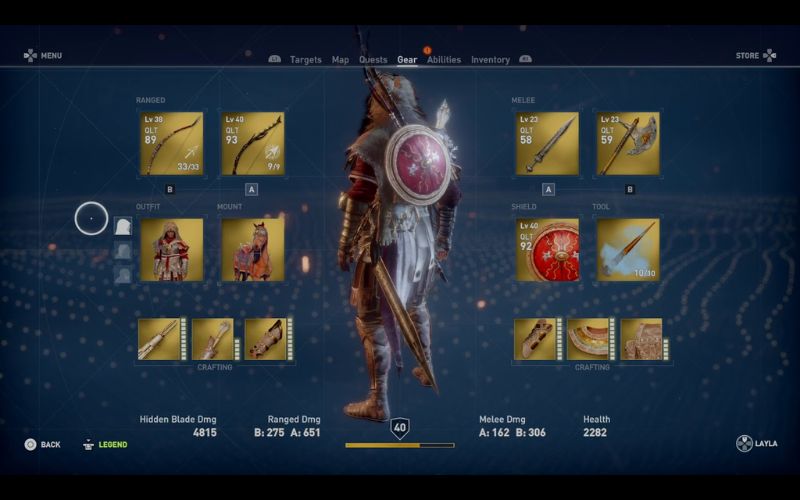Choose the quality 59 axe melee slot
The width and height of the screenshot is (800, 500).
(x=628, y=143)
